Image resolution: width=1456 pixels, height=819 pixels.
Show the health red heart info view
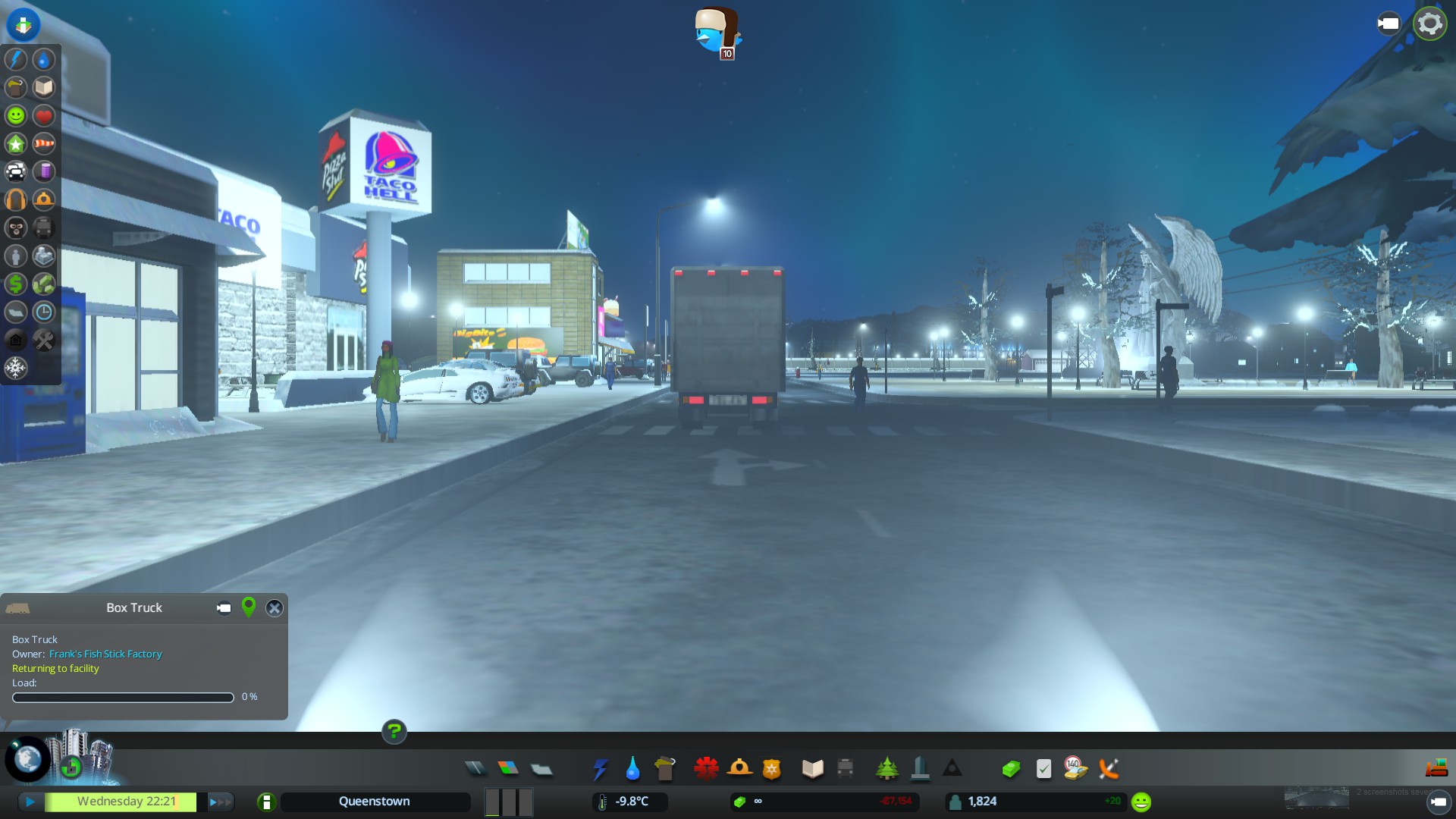coord(44,115)
